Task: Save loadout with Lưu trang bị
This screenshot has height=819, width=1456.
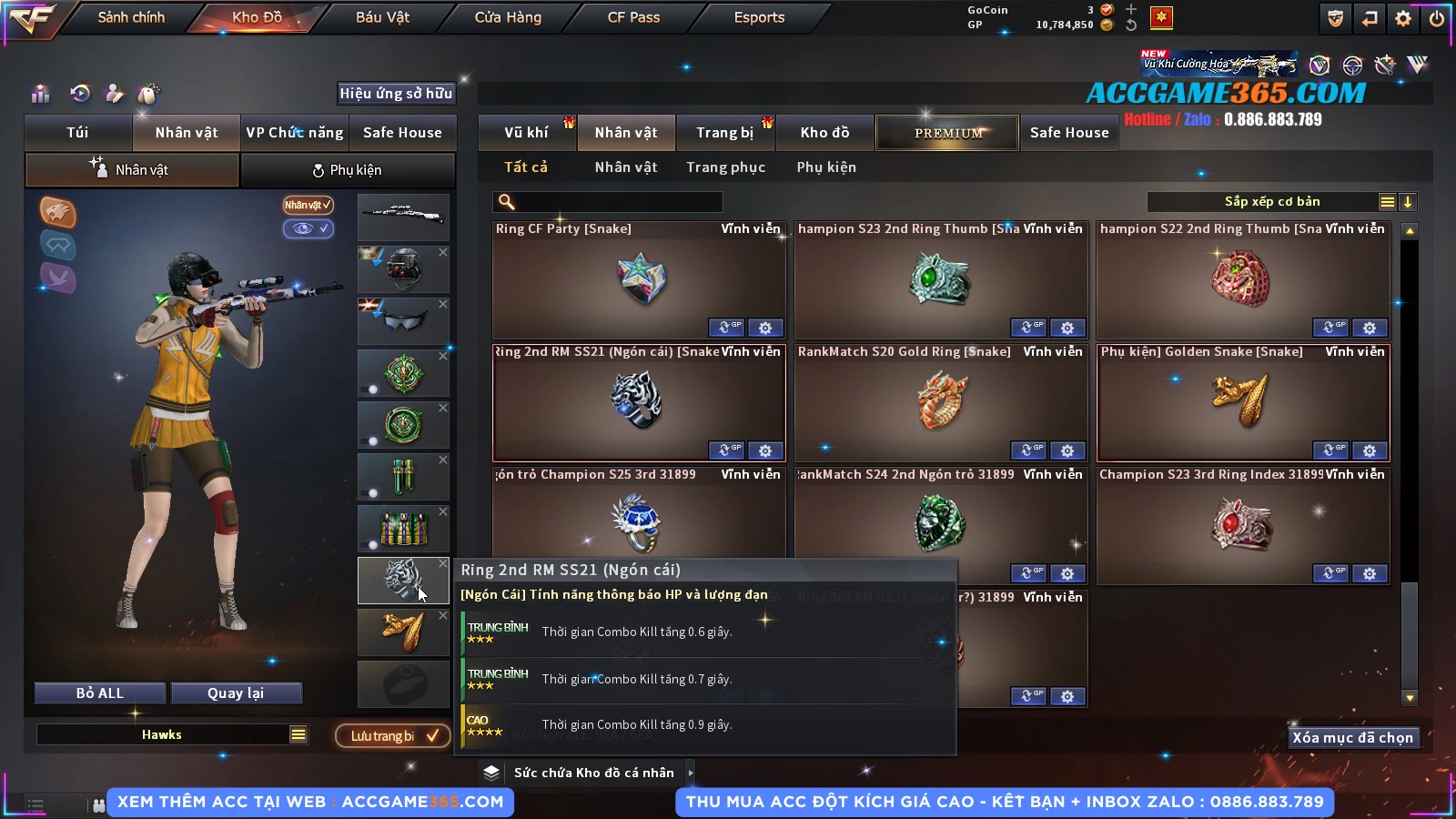Action: click(x=393, y=735)
